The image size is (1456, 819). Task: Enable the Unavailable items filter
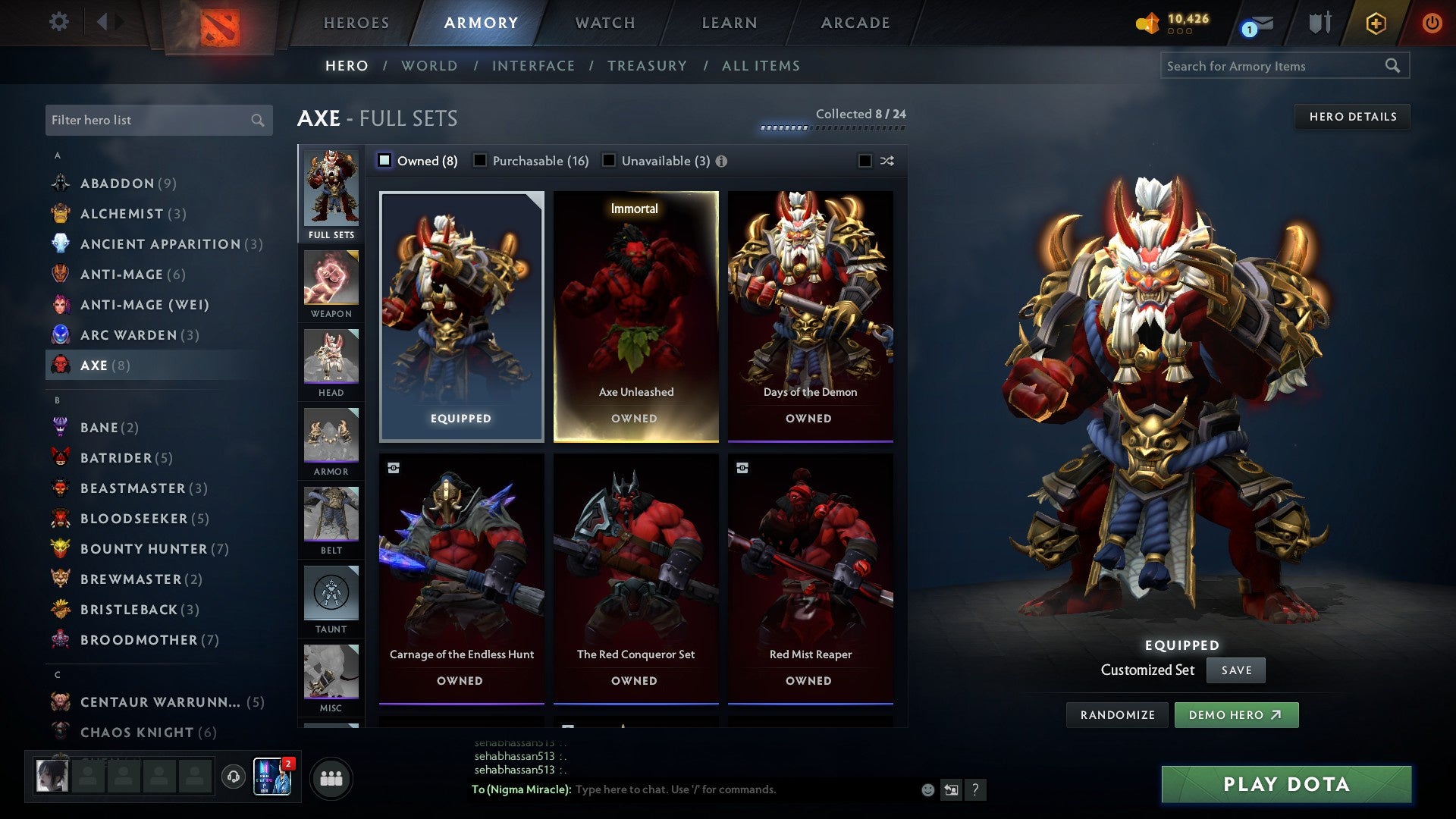pyautogui.click(x=609, y=161)
